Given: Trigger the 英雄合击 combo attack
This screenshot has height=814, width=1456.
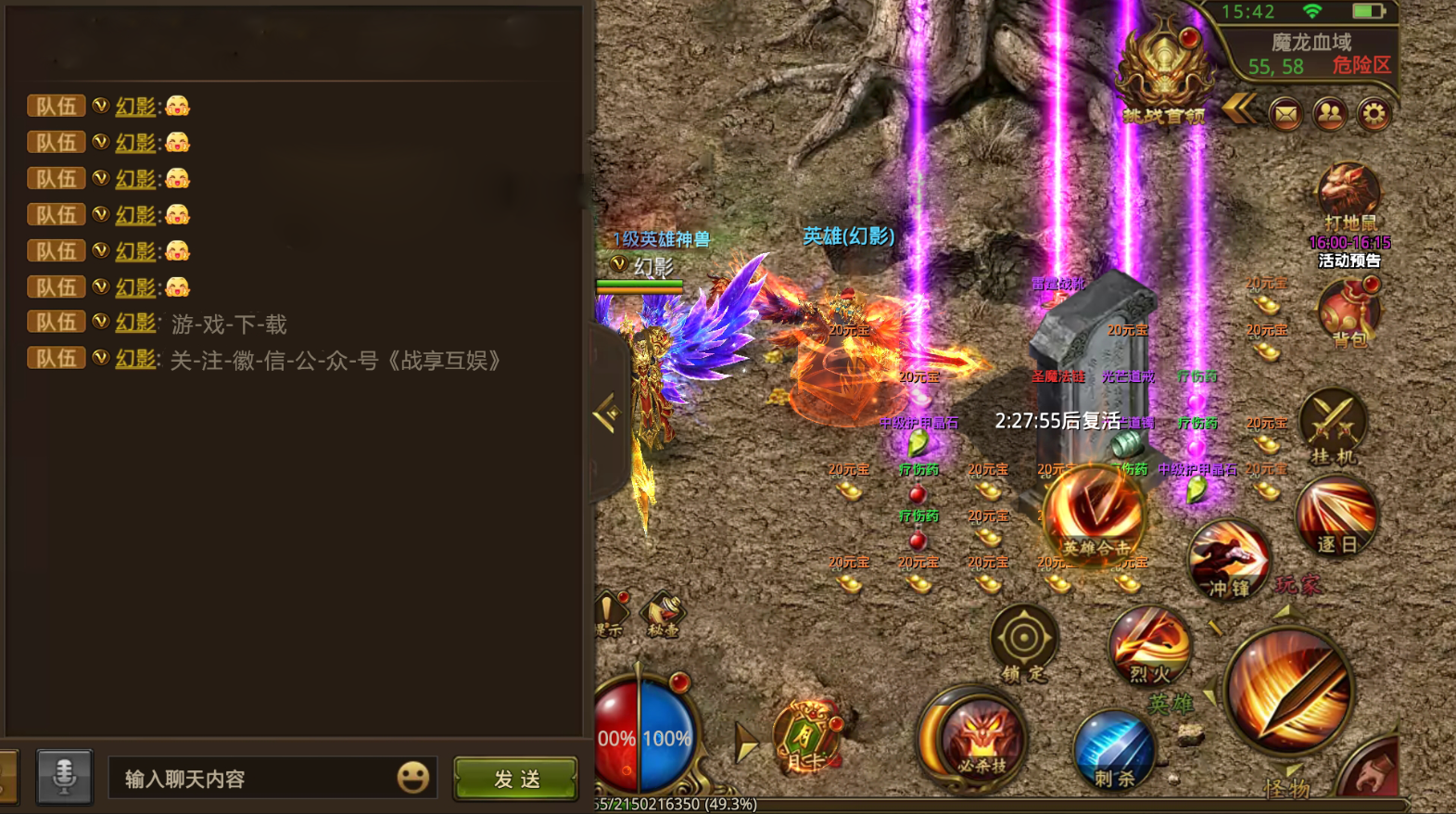Looking at the screenshot, I should click(x=1095, y=515).
